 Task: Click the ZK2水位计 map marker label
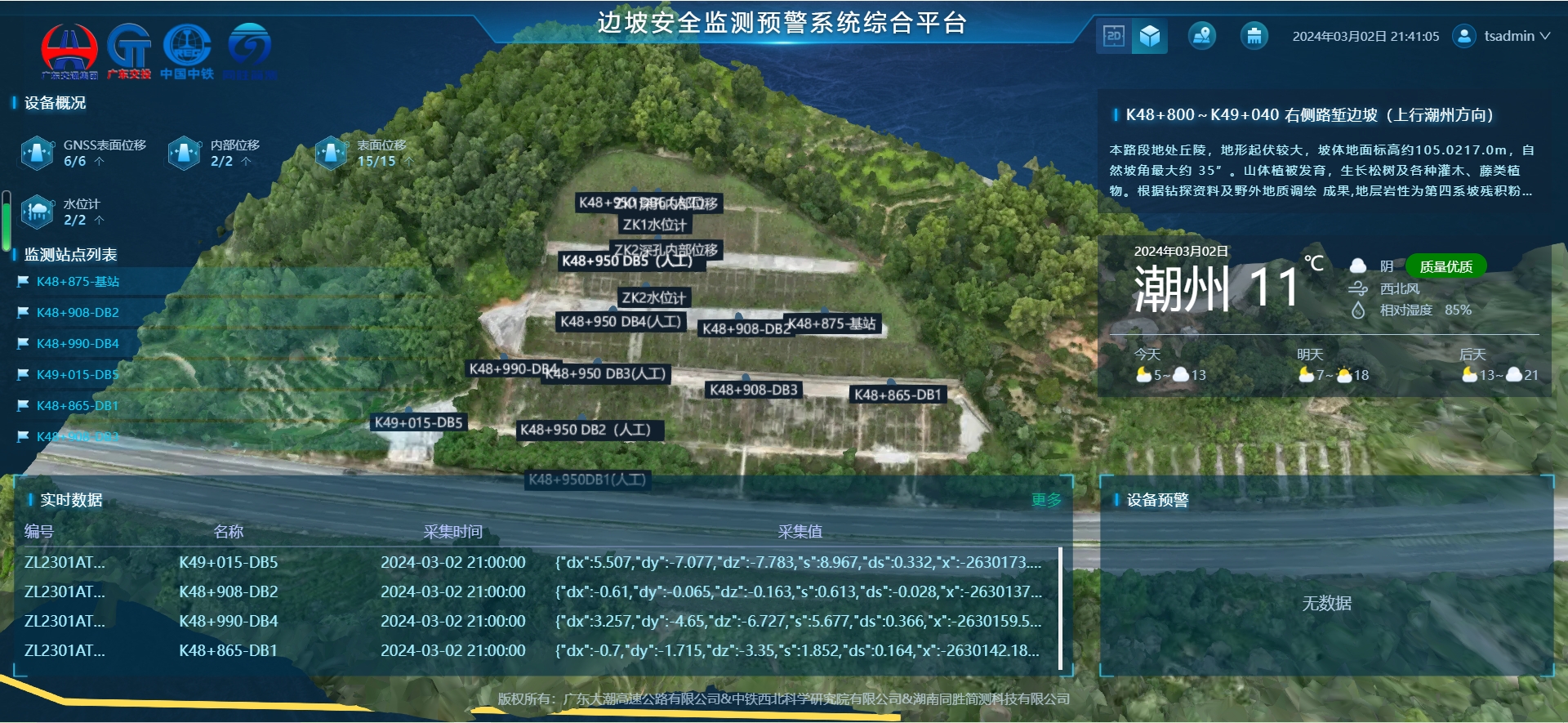(653, 298)
